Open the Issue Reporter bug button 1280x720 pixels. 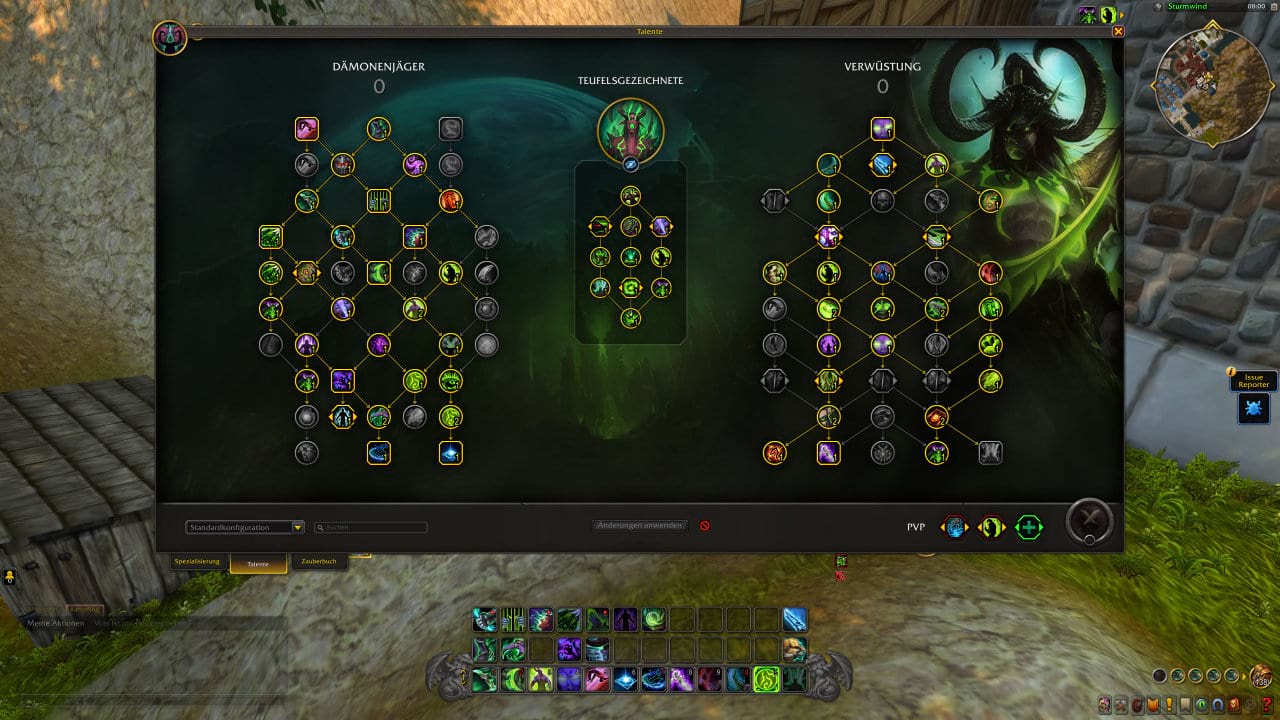point(1253,407)
